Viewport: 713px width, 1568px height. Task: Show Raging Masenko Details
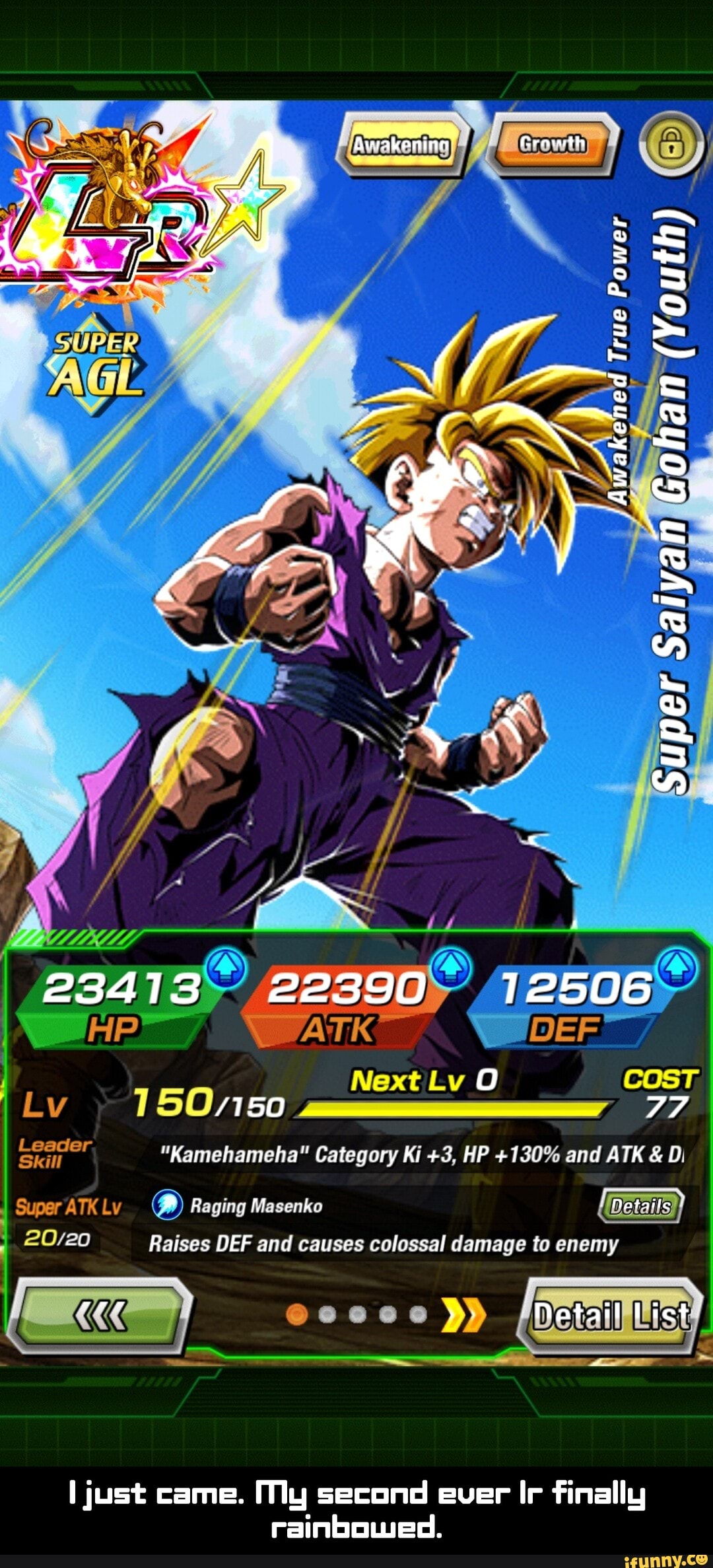[x=640, y=1207]
